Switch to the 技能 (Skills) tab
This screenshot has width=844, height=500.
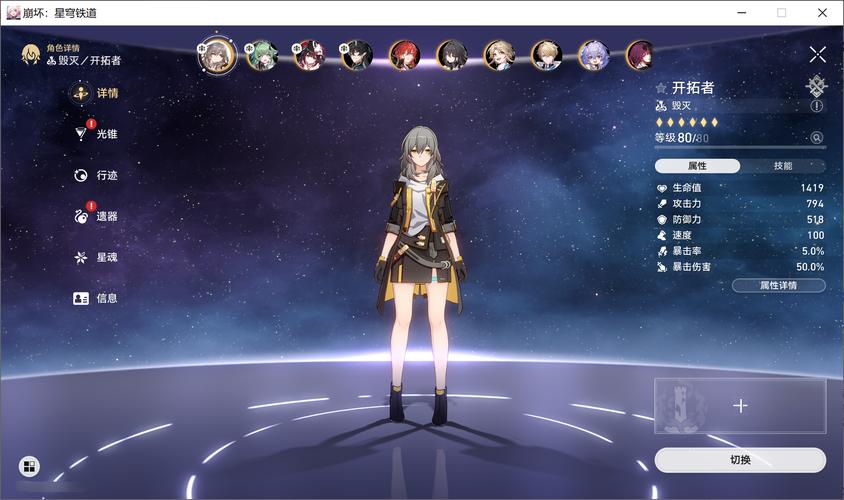coord(783,166)
